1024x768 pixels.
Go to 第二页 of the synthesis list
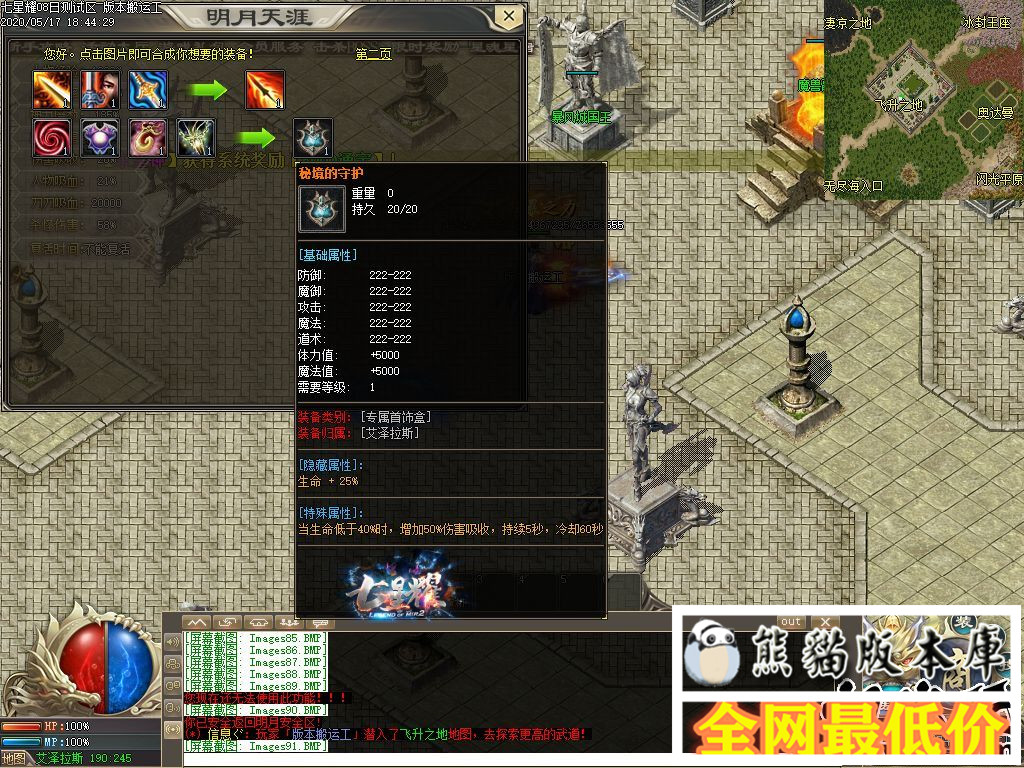coord(373,54)
